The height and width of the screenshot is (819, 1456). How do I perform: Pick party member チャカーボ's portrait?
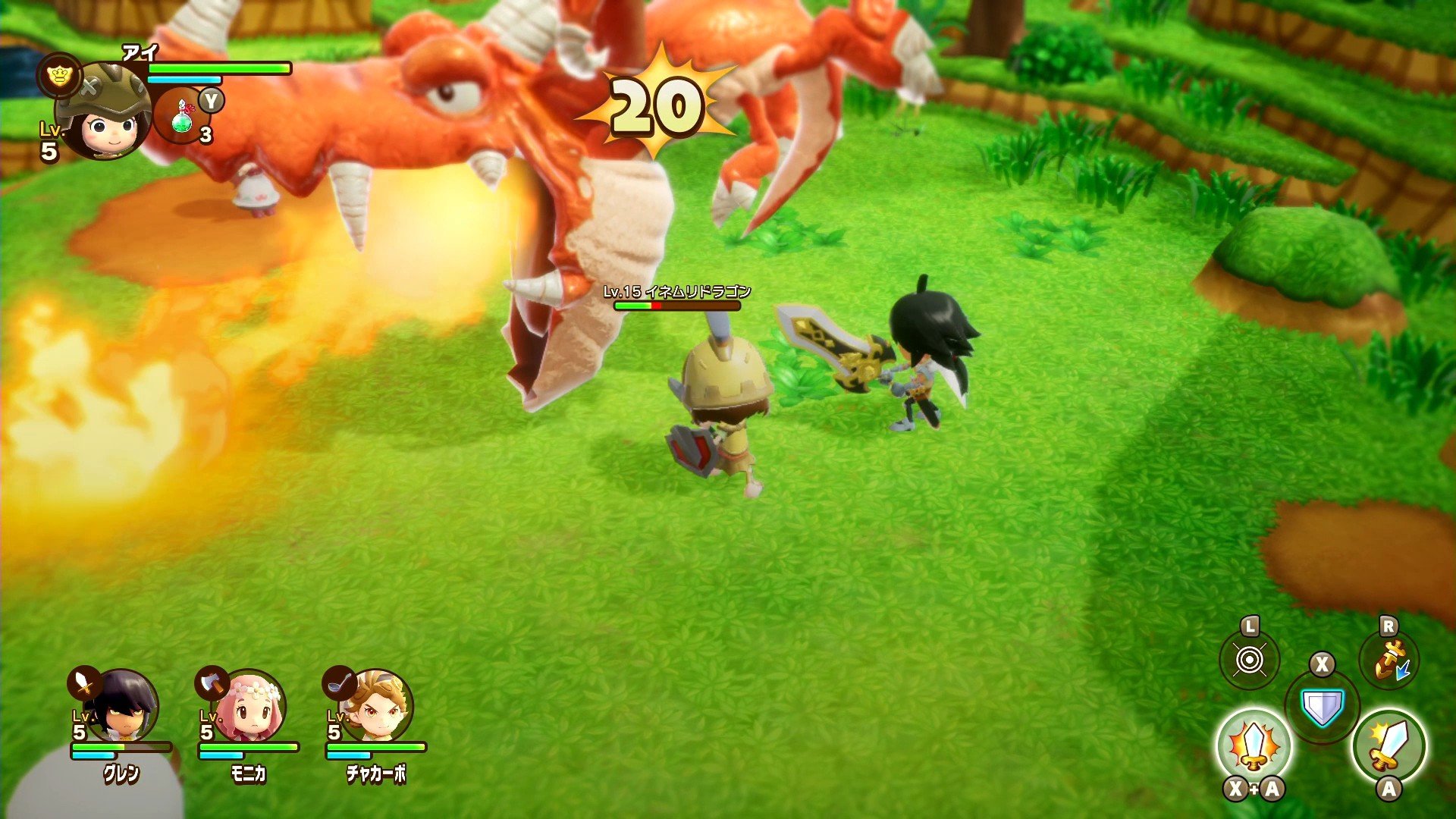tap(379, 706)
